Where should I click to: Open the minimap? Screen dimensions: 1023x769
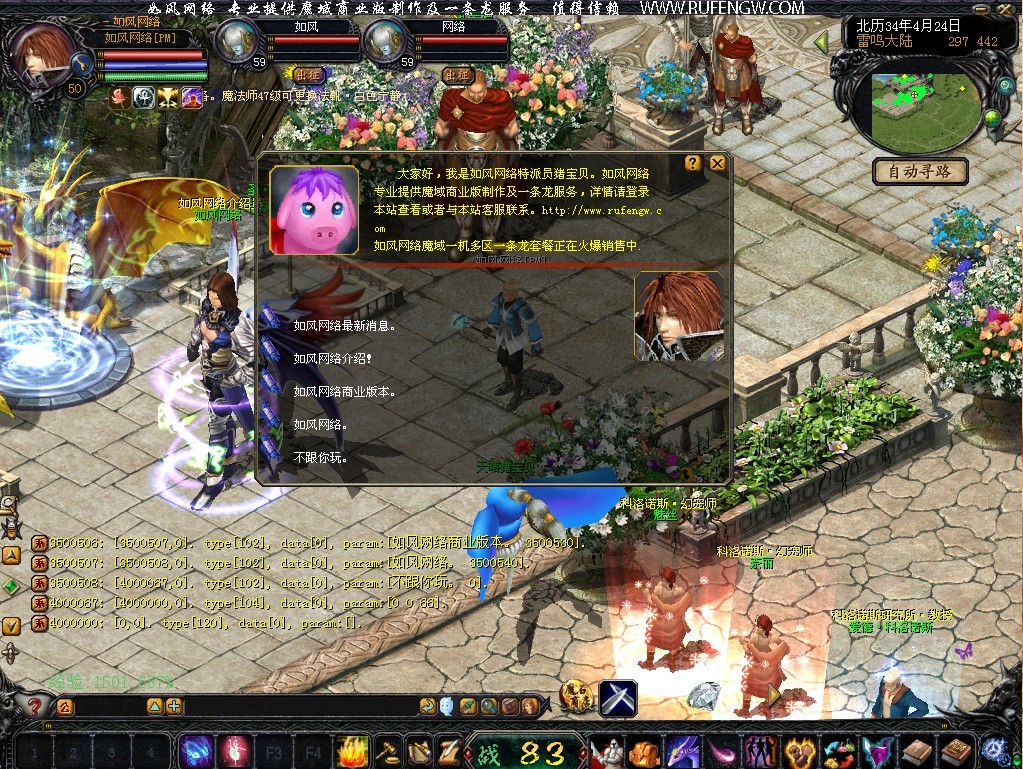912,105
